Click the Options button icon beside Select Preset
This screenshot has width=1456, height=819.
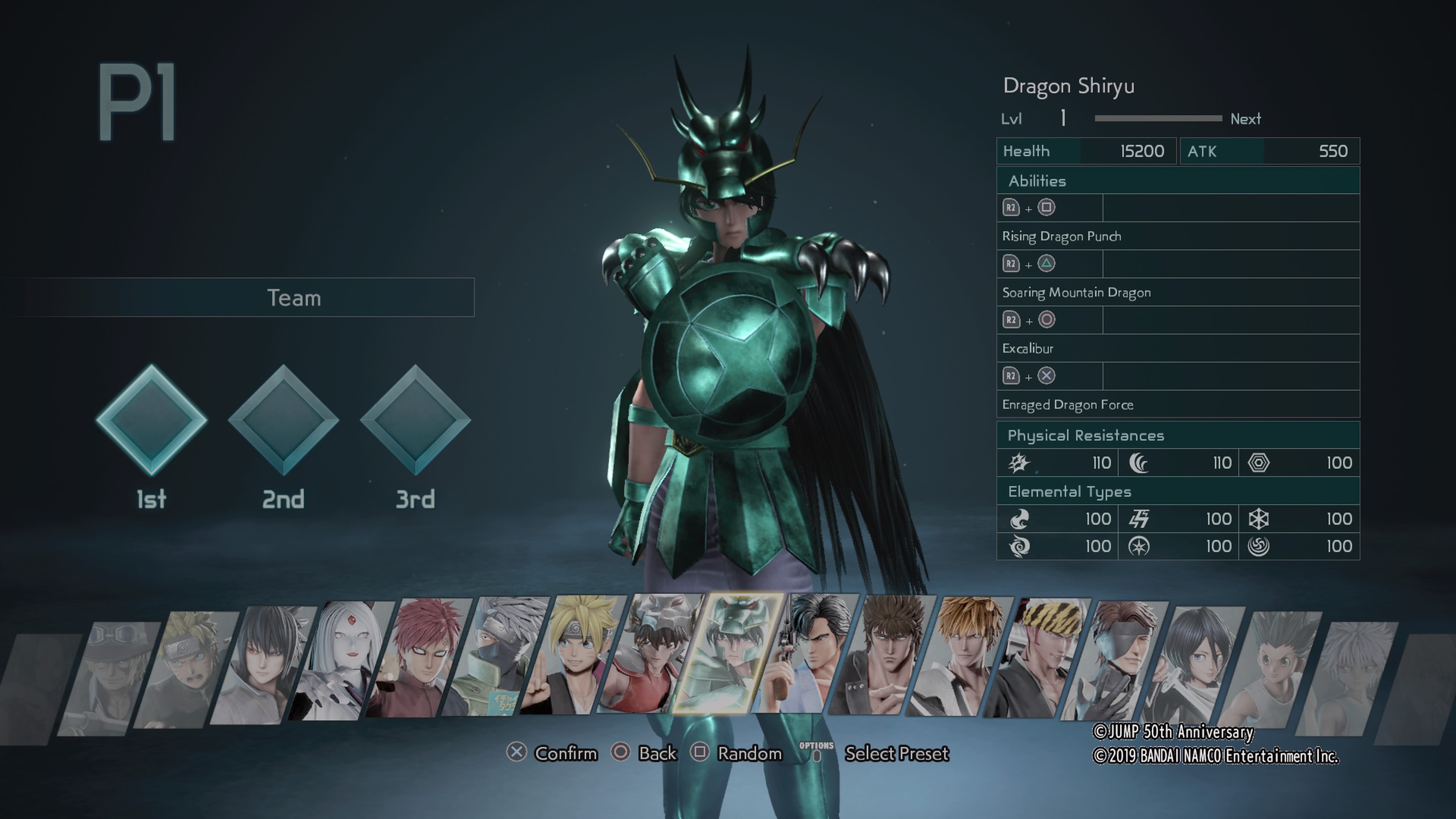coord(816,751)
